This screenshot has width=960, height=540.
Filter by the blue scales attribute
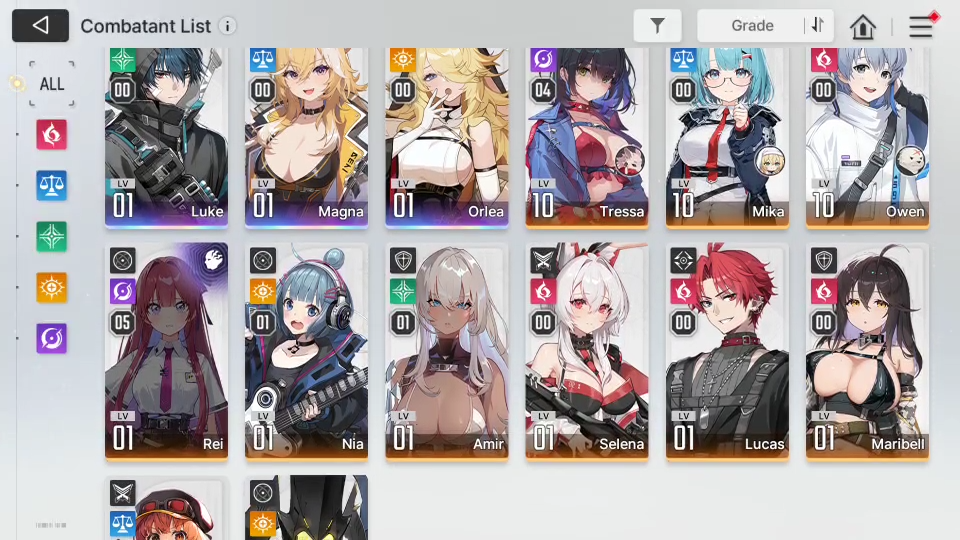point(52,185)
